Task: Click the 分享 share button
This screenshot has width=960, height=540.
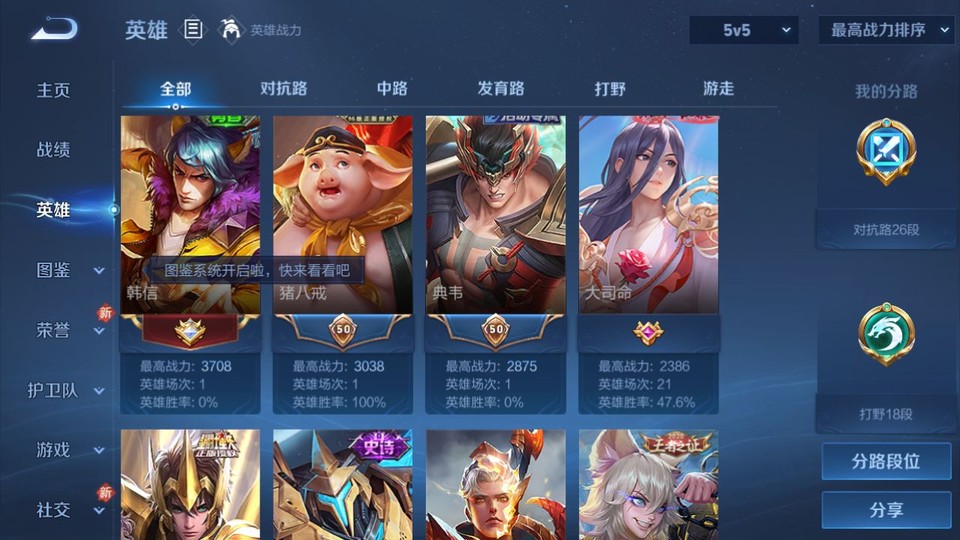Action: [886, 510]
